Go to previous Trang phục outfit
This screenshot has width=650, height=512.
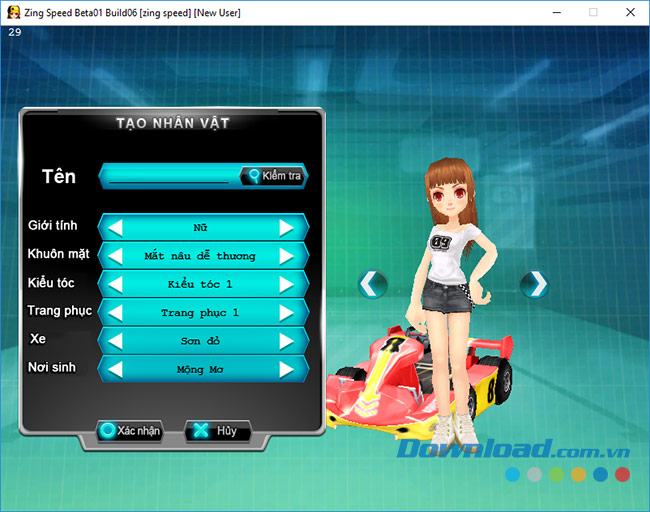115,313
